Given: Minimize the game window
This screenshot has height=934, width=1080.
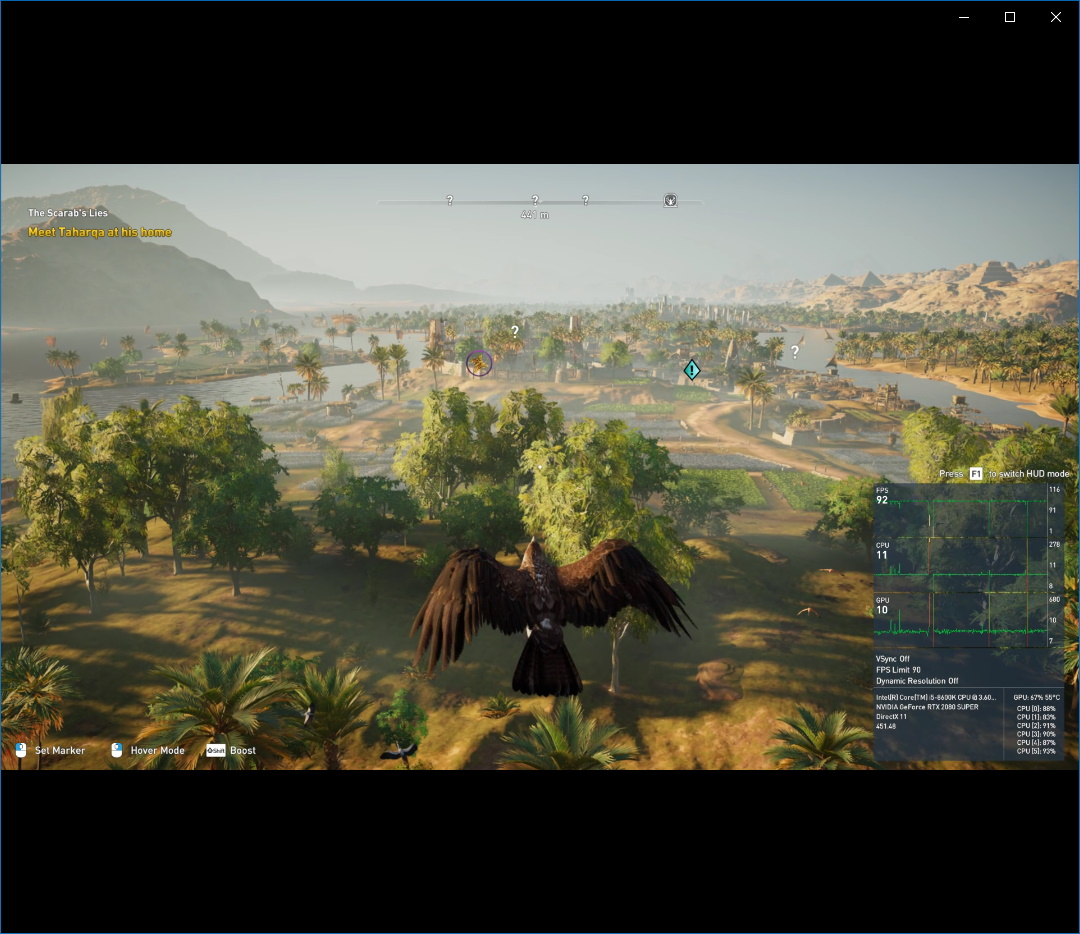Looking at the screenshot, I should [x=964, y=17].
